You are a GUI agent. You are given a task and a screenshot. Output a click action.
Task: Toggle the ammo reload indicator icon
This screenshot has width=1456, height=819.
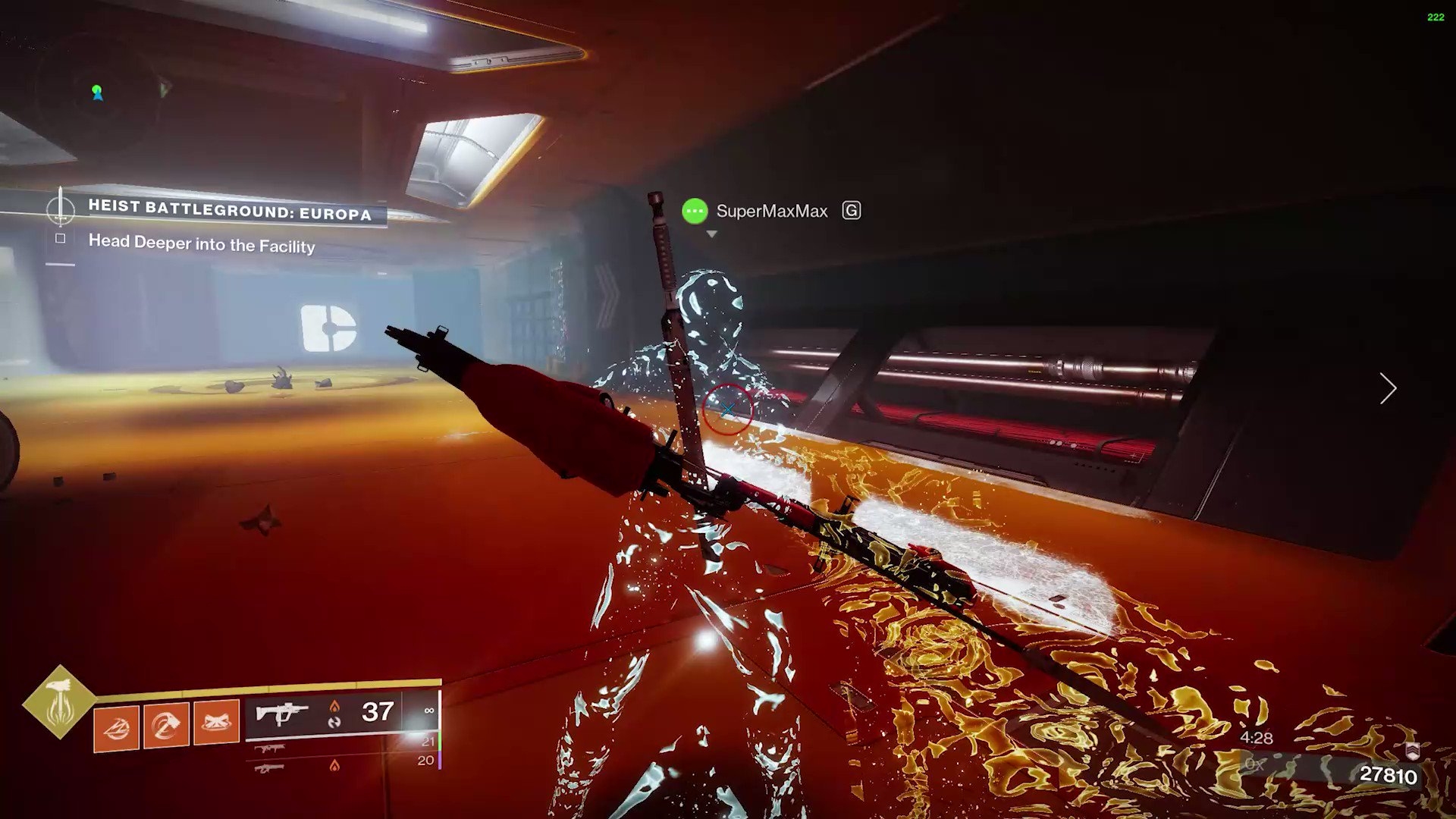point(336,720)
